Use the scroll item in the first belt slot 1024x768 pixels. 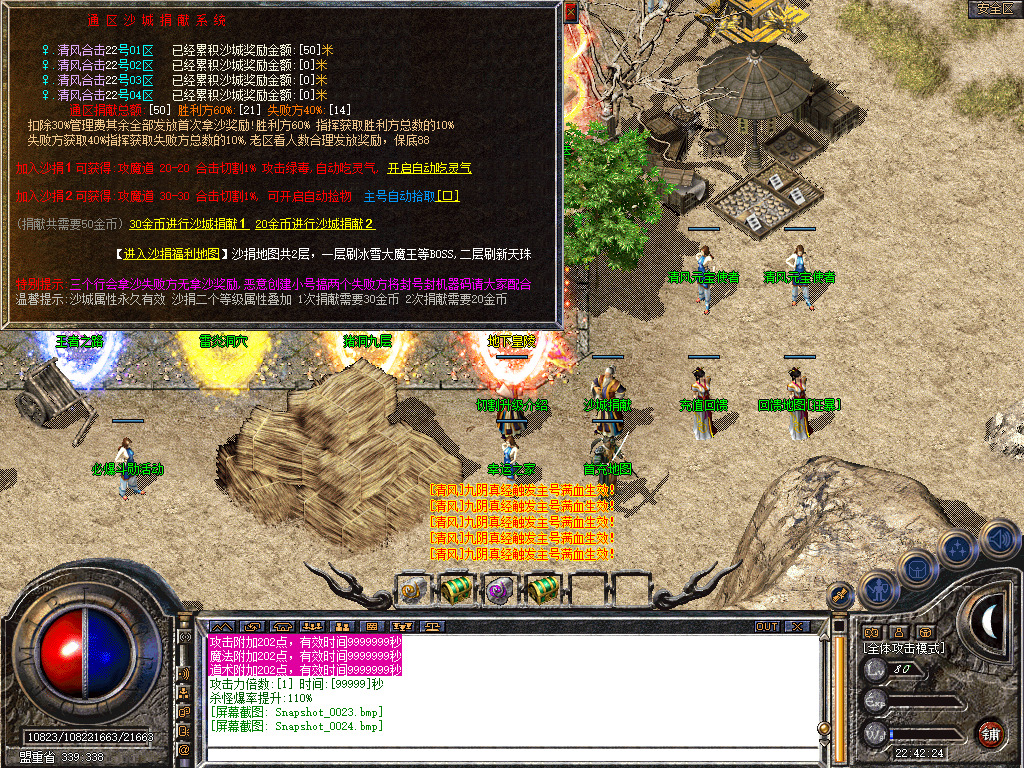(x=411, y=590)
